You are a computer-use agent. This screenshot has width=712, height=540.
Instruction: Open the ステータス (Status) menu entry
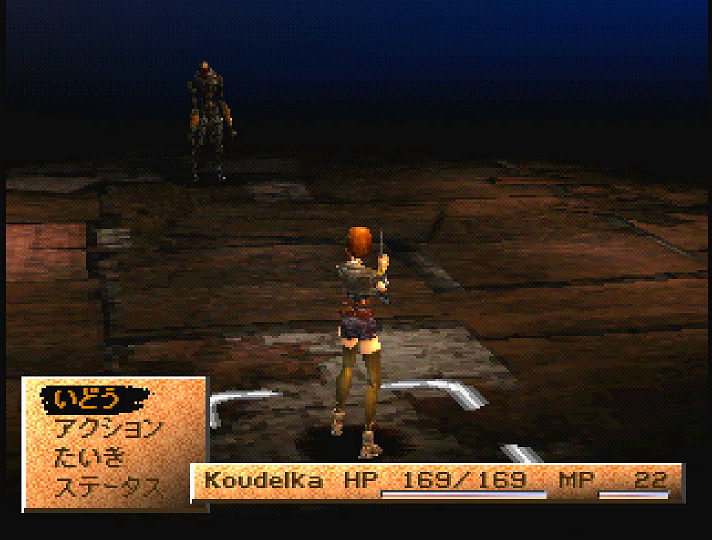(x=108, y=488)
